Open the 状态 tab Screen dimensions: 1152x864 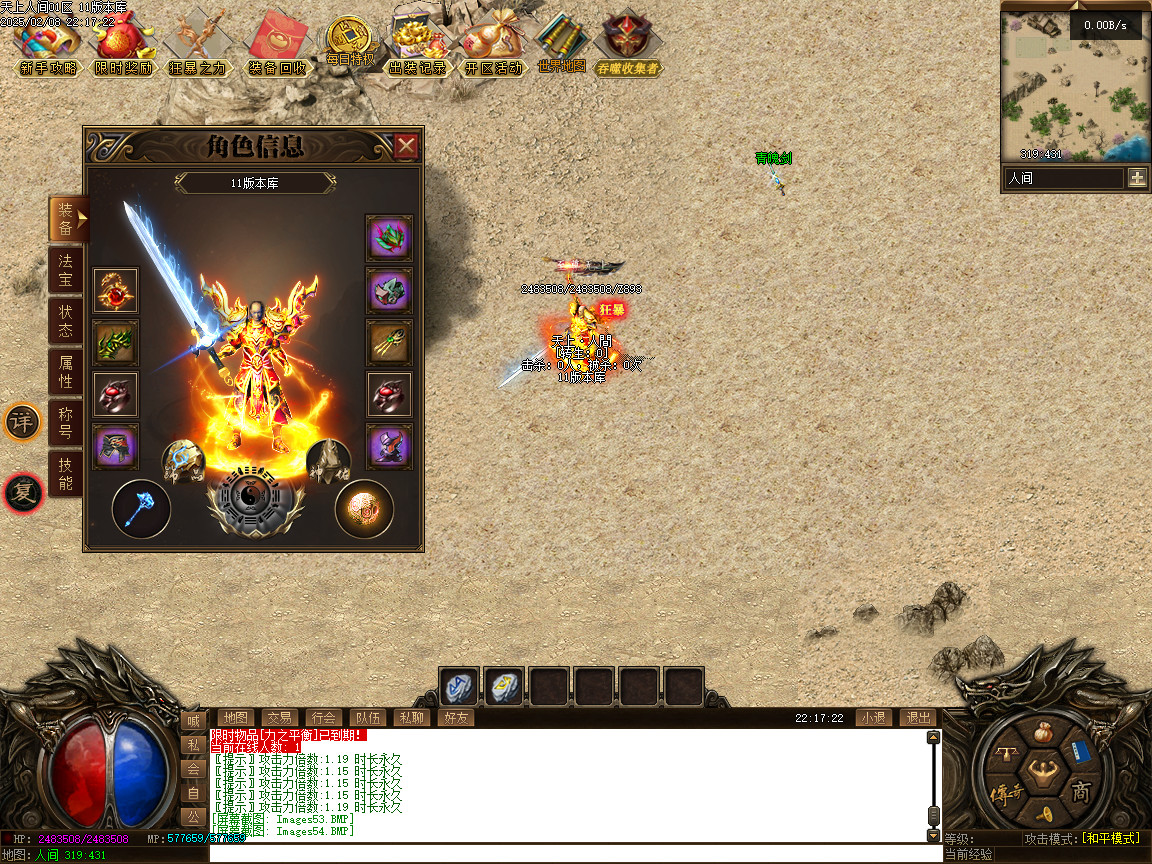tap(65, 321)
